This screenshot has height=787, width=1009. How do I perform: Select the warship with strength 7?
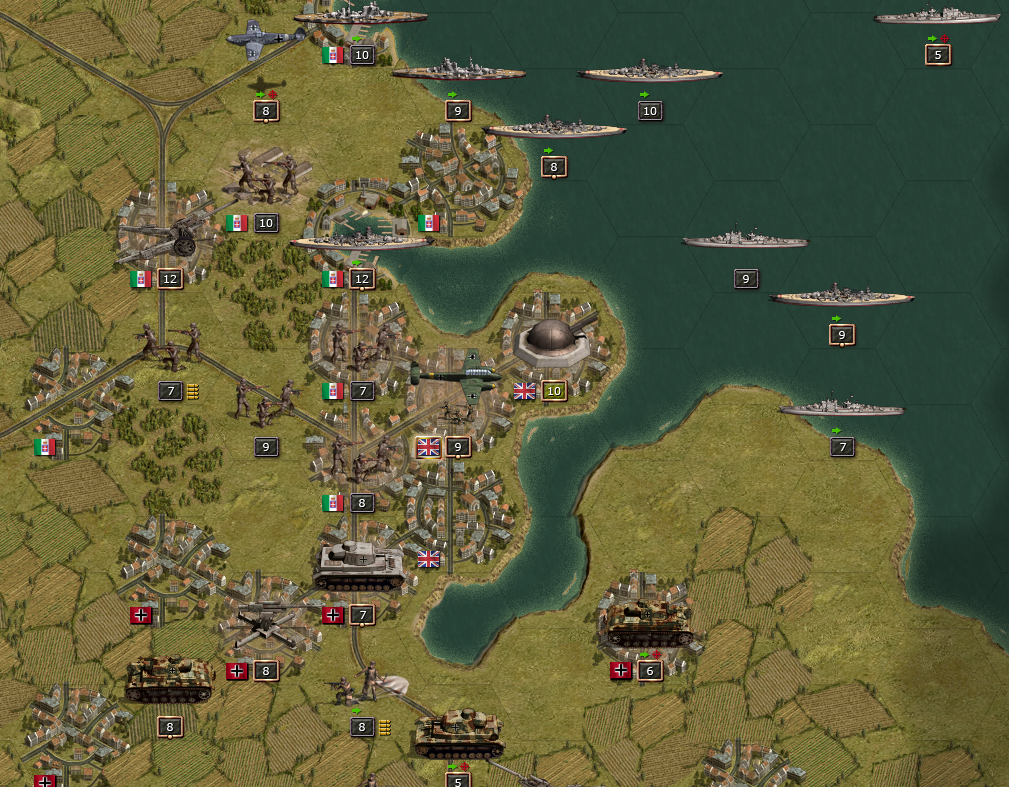841,408
